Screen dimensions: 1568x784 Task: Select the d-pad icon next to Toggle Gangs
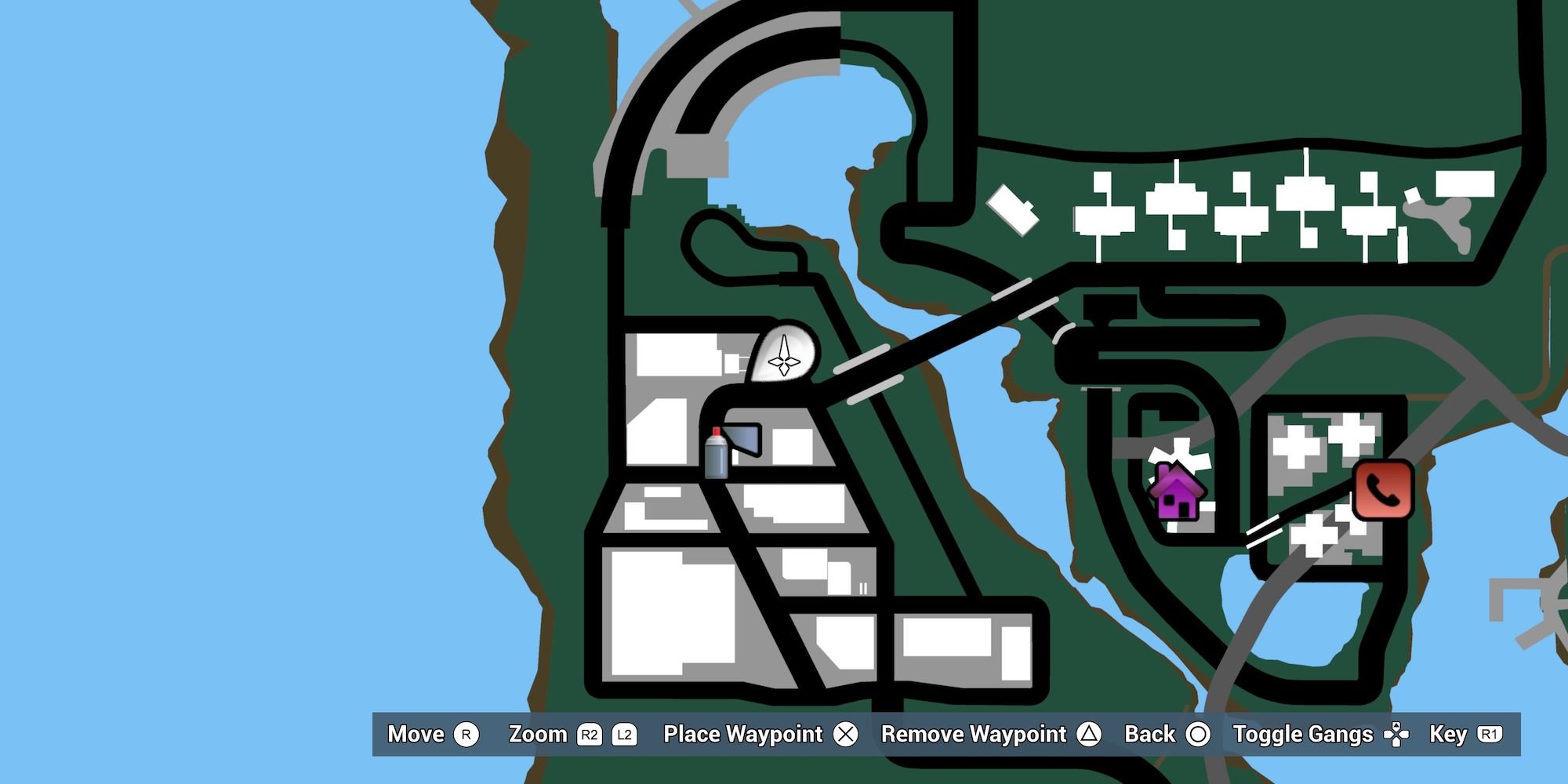tap(1396, 735)
